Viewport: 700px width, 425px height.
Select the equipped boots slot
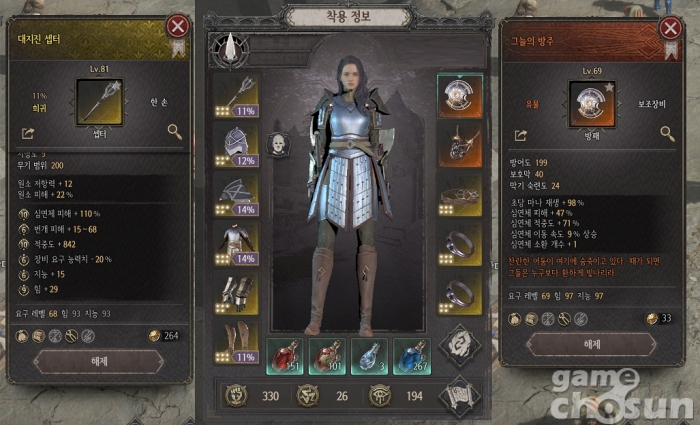pyautogui.click(x=236, y=342)
